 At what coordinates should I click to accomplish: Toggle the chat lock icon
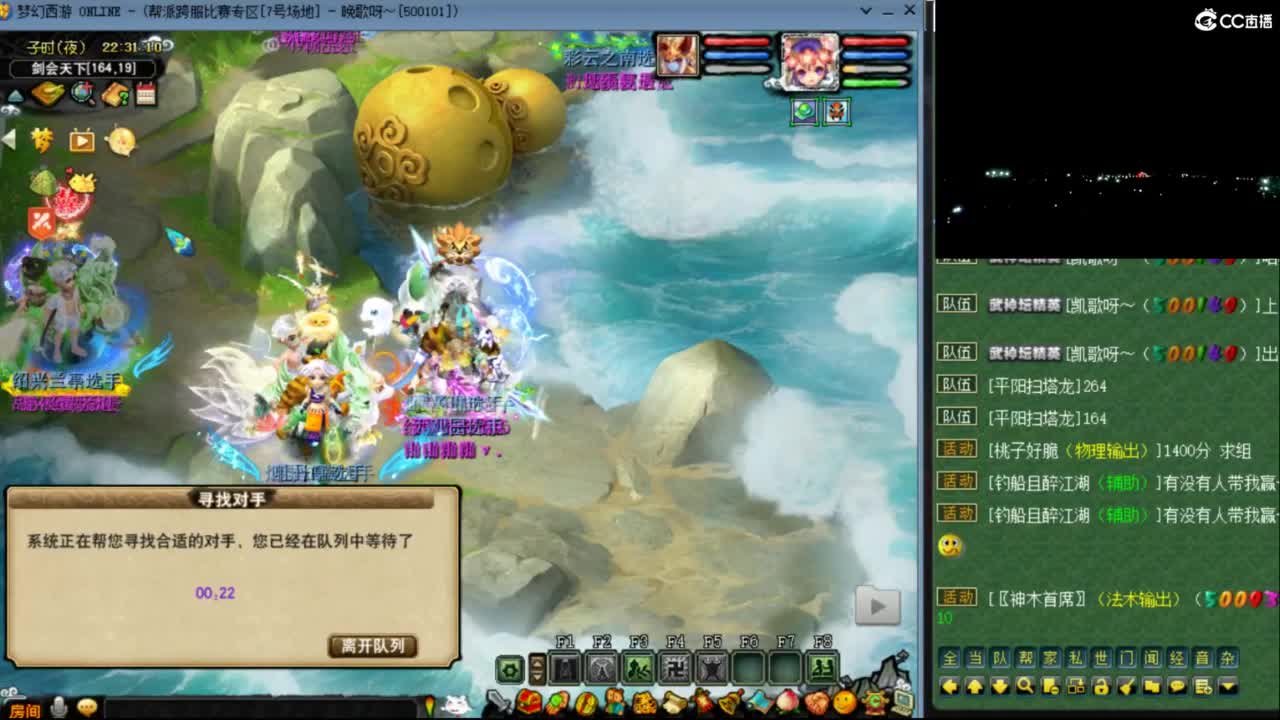click(x=1102, y=685)
